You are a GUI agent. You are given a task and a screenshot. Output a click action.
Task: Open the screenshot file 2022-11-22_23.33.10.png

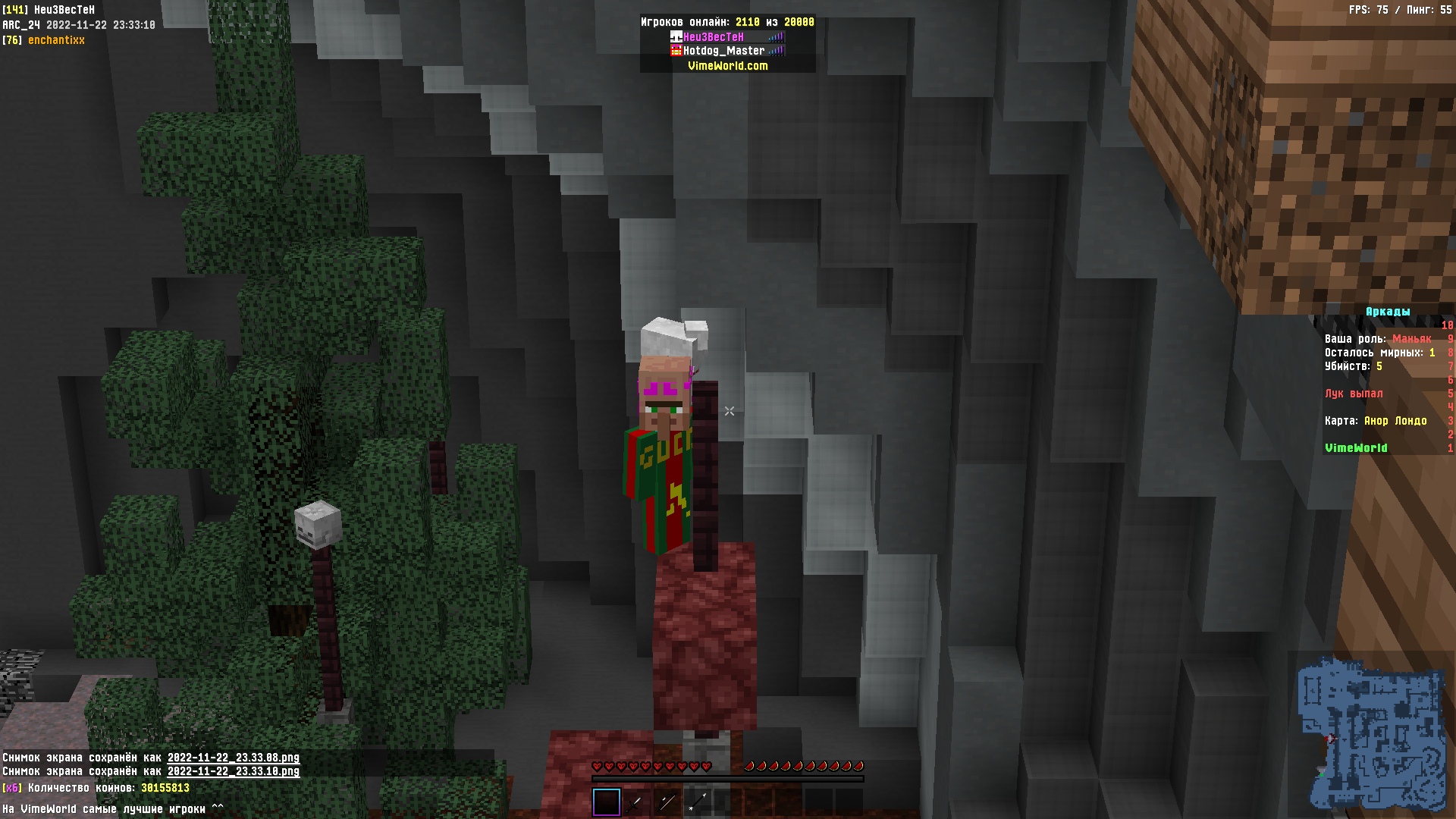click(x=231, y=770)
